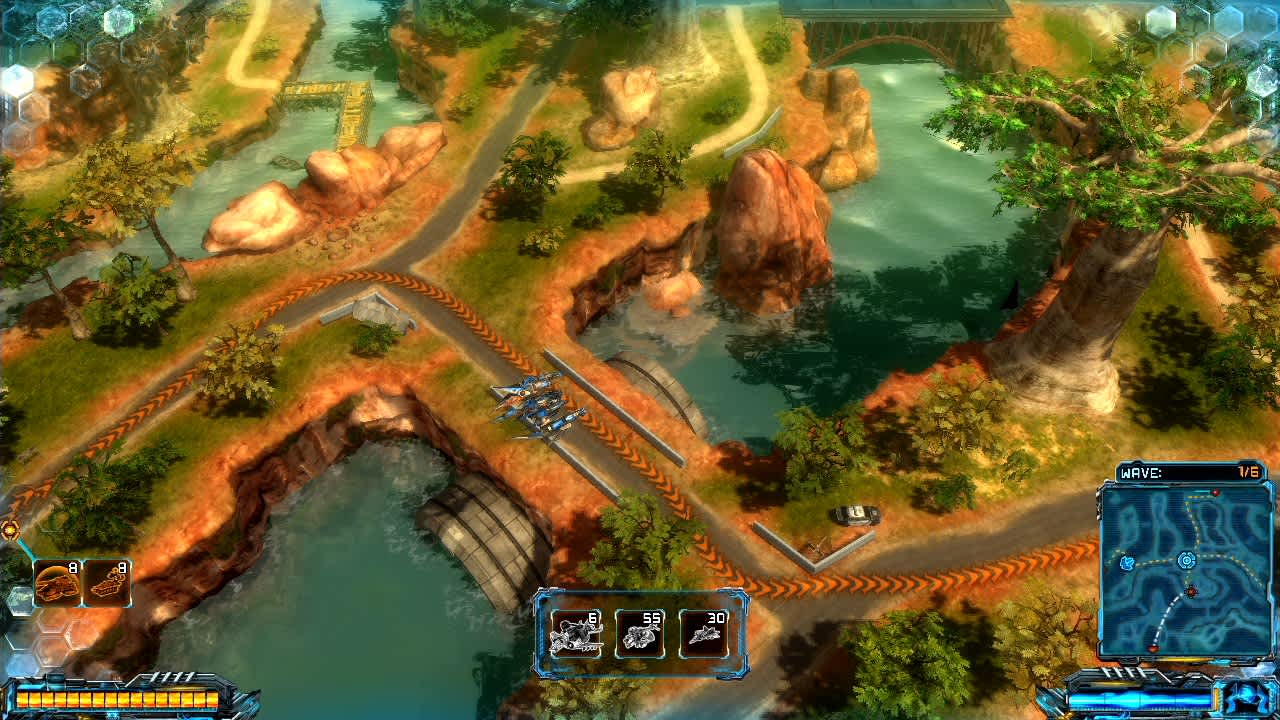The height and width of the screenshot is (720, 1280).
Task: Click the second enemy vehicle icon showing 8
Action: (x=107, y=582)
